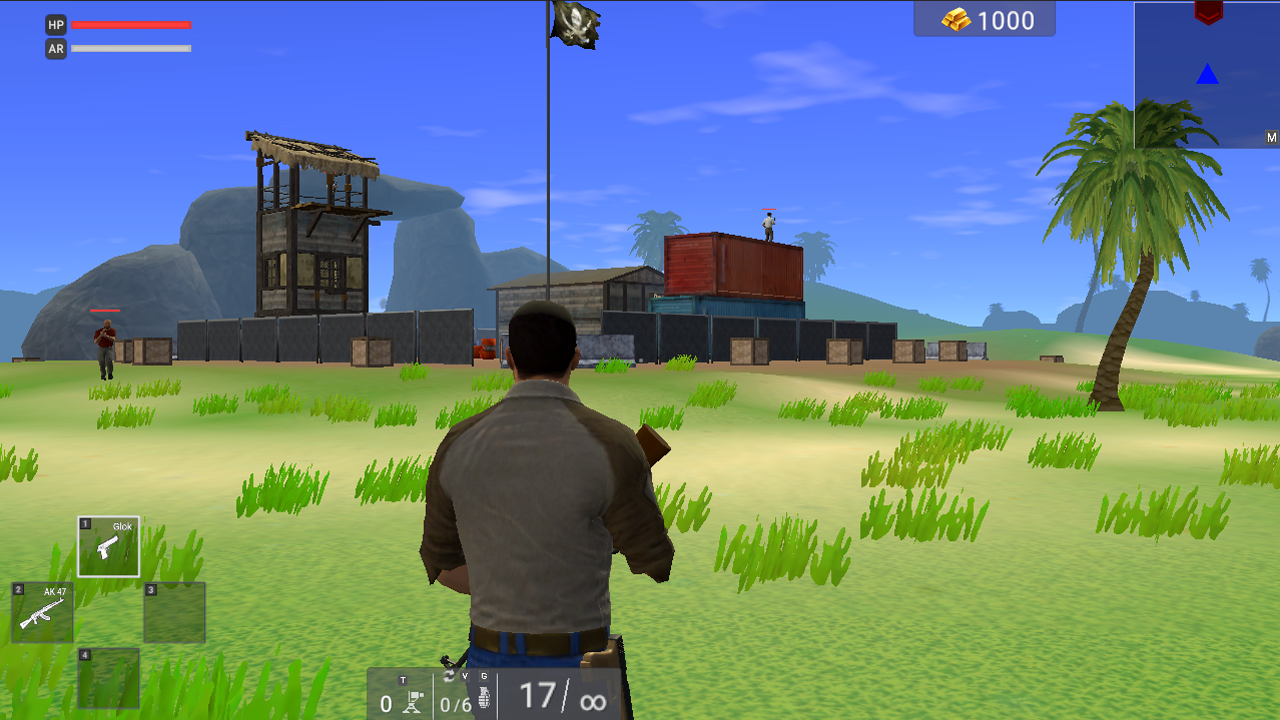
Task: Select the Glok pistol in slot 1
Action: (x=108, y=546)
